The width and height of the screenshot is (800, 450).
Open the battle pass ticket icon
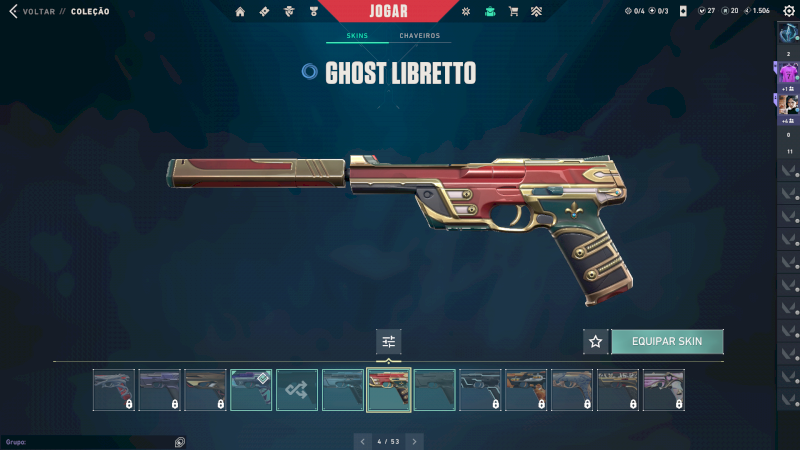[x=264, y=11]
